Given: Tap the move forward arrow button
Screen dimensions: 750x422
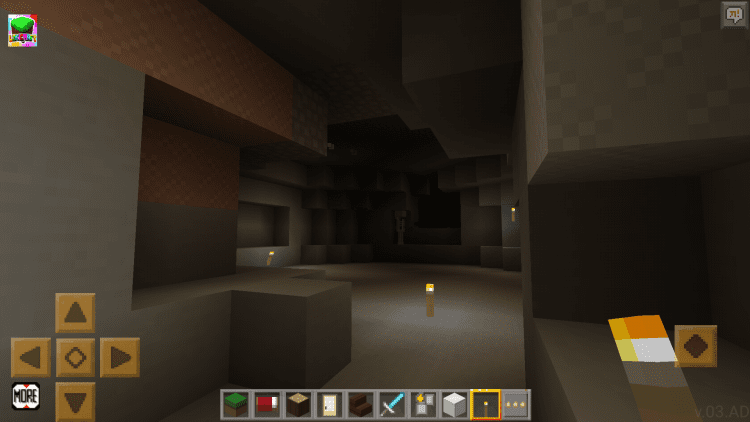Looking at the screenshot, I should click(x=75, y=313).
